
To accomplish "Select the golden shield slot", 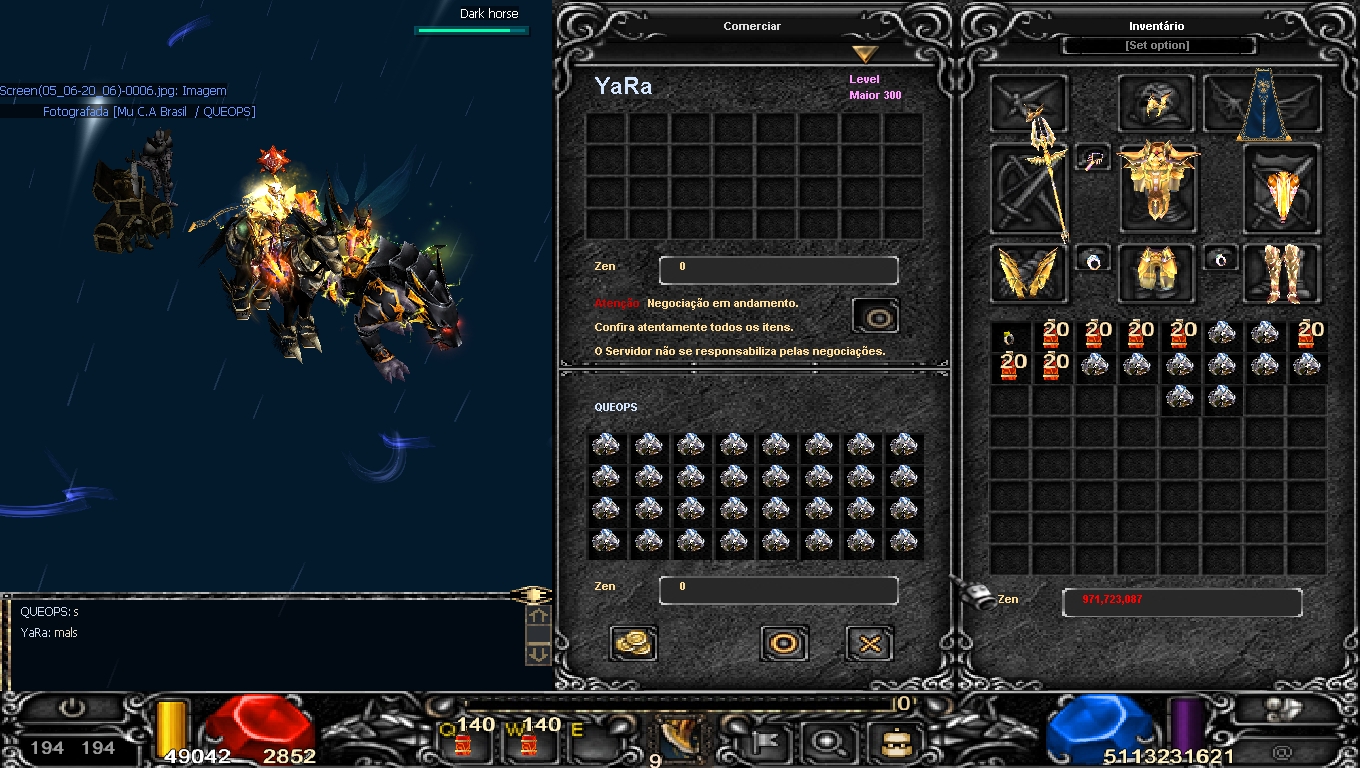I will 1281,189.
